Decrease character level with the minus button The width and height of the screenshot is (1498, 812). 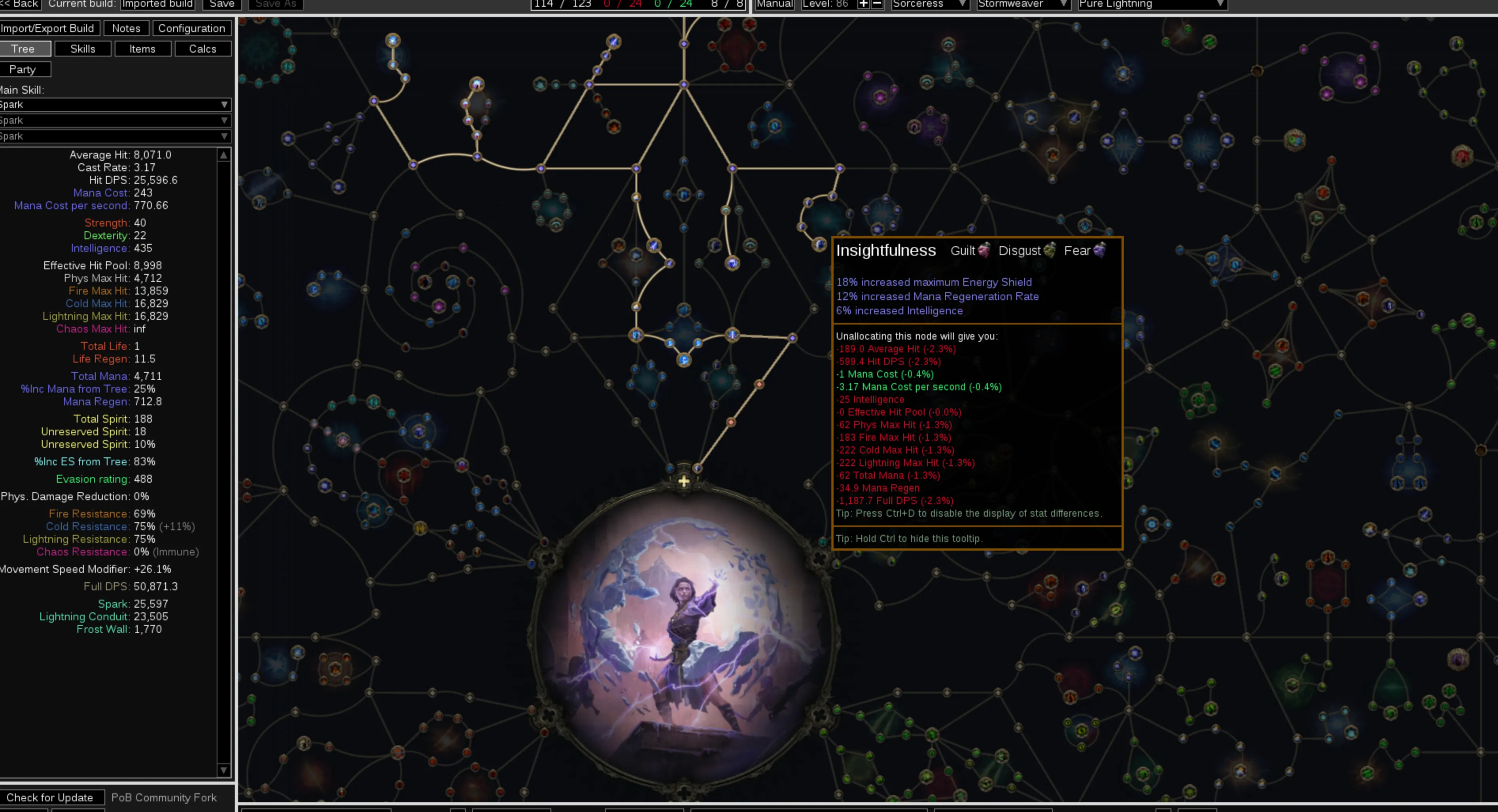pos(877,5)
